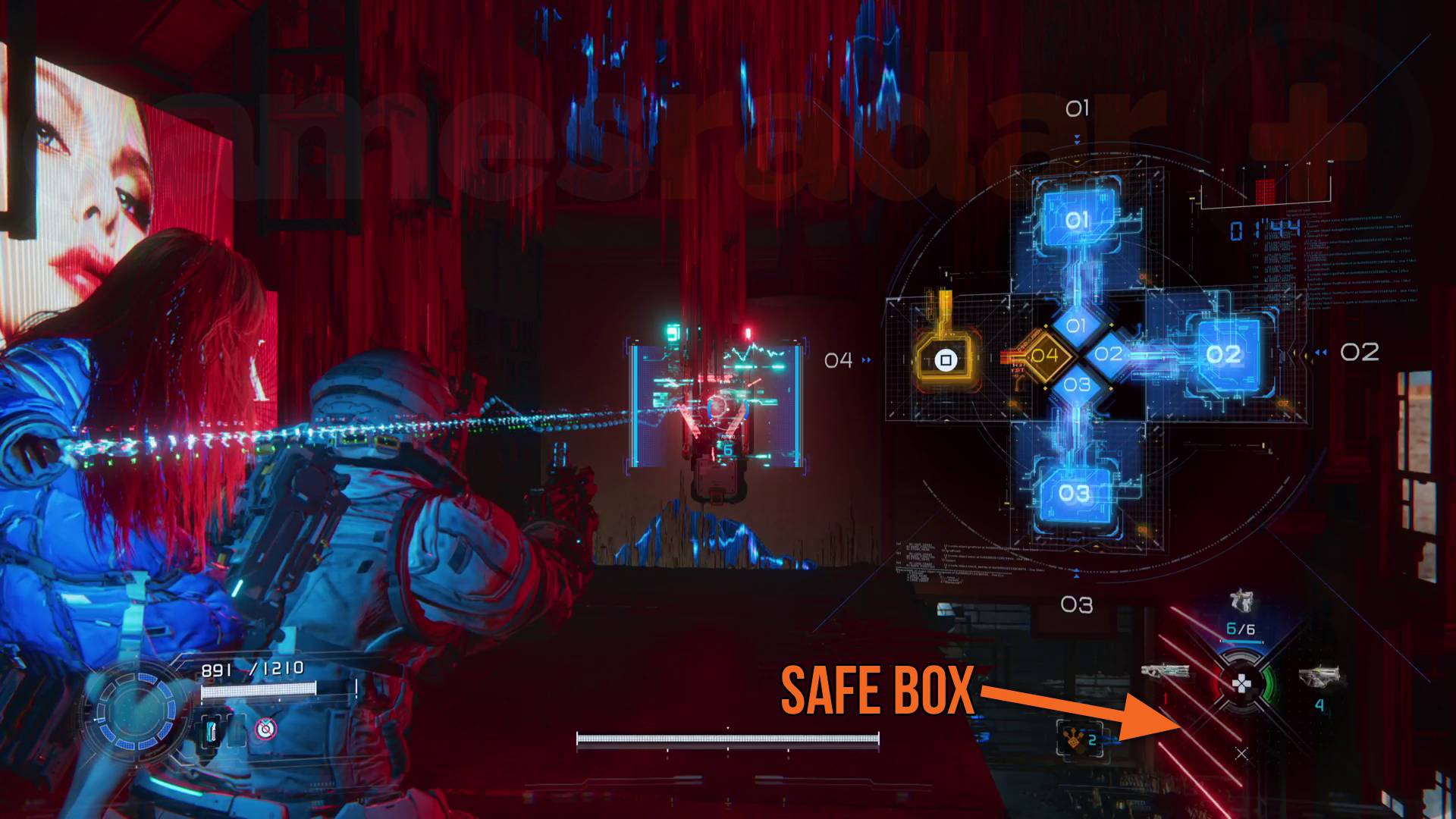Click the d-pad icon at the weapon wheel center
This screenshot has height=819, width=1456.
click(1242, 684)
